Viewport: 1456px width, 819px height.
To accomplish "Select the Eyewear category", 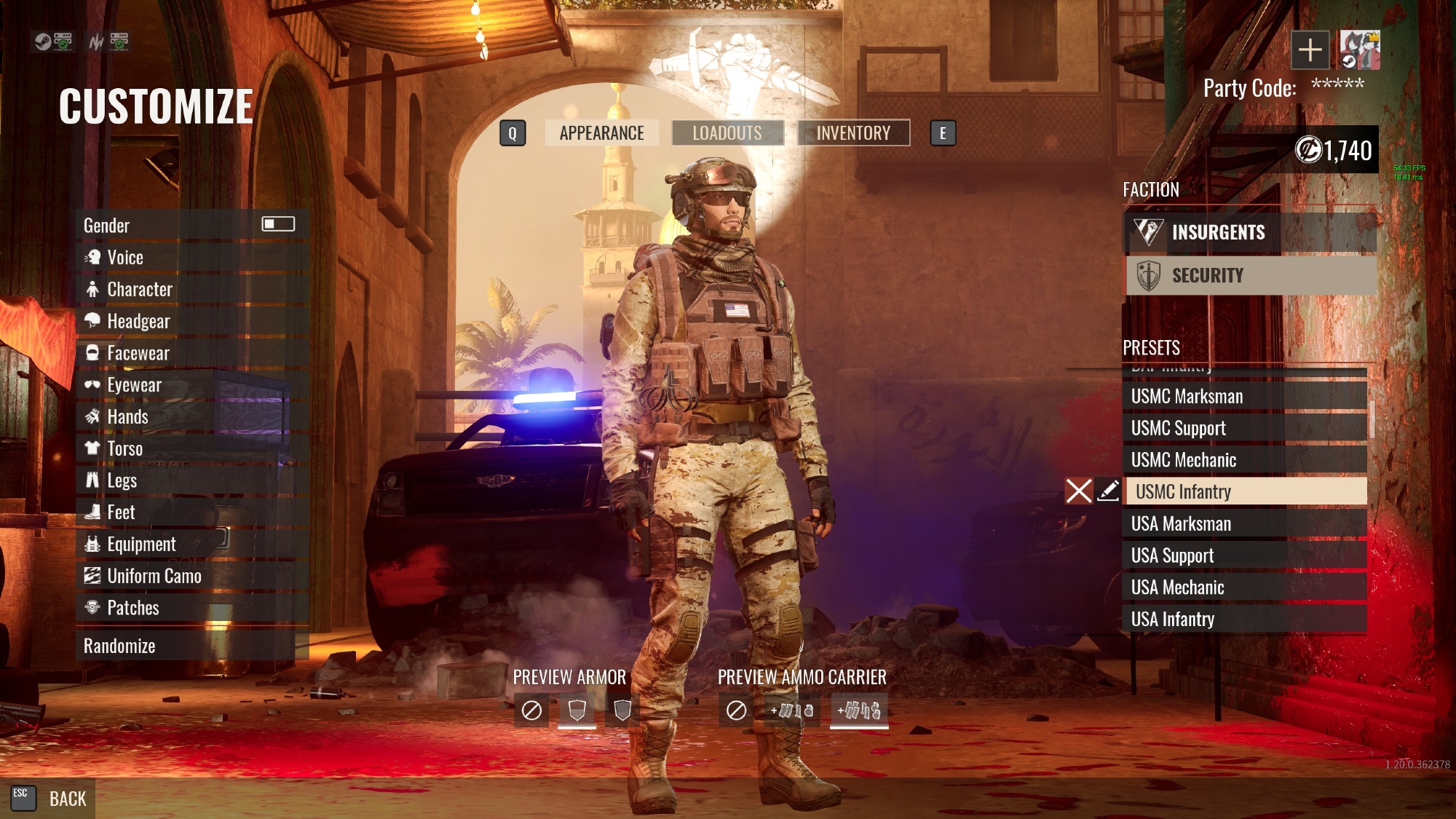I will coord(134,385).
